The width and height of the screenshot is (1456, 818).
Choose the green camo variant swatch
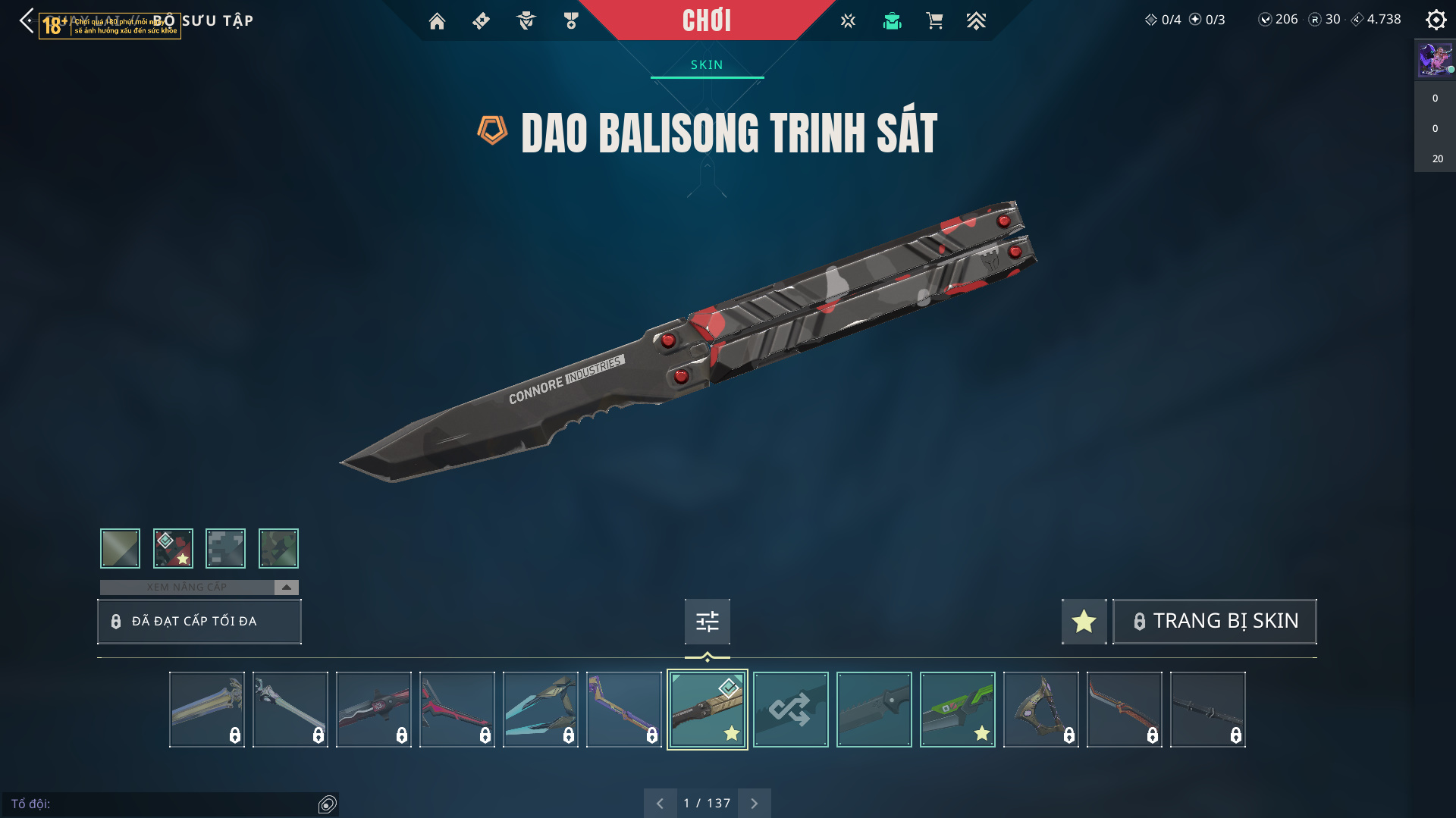278,548
